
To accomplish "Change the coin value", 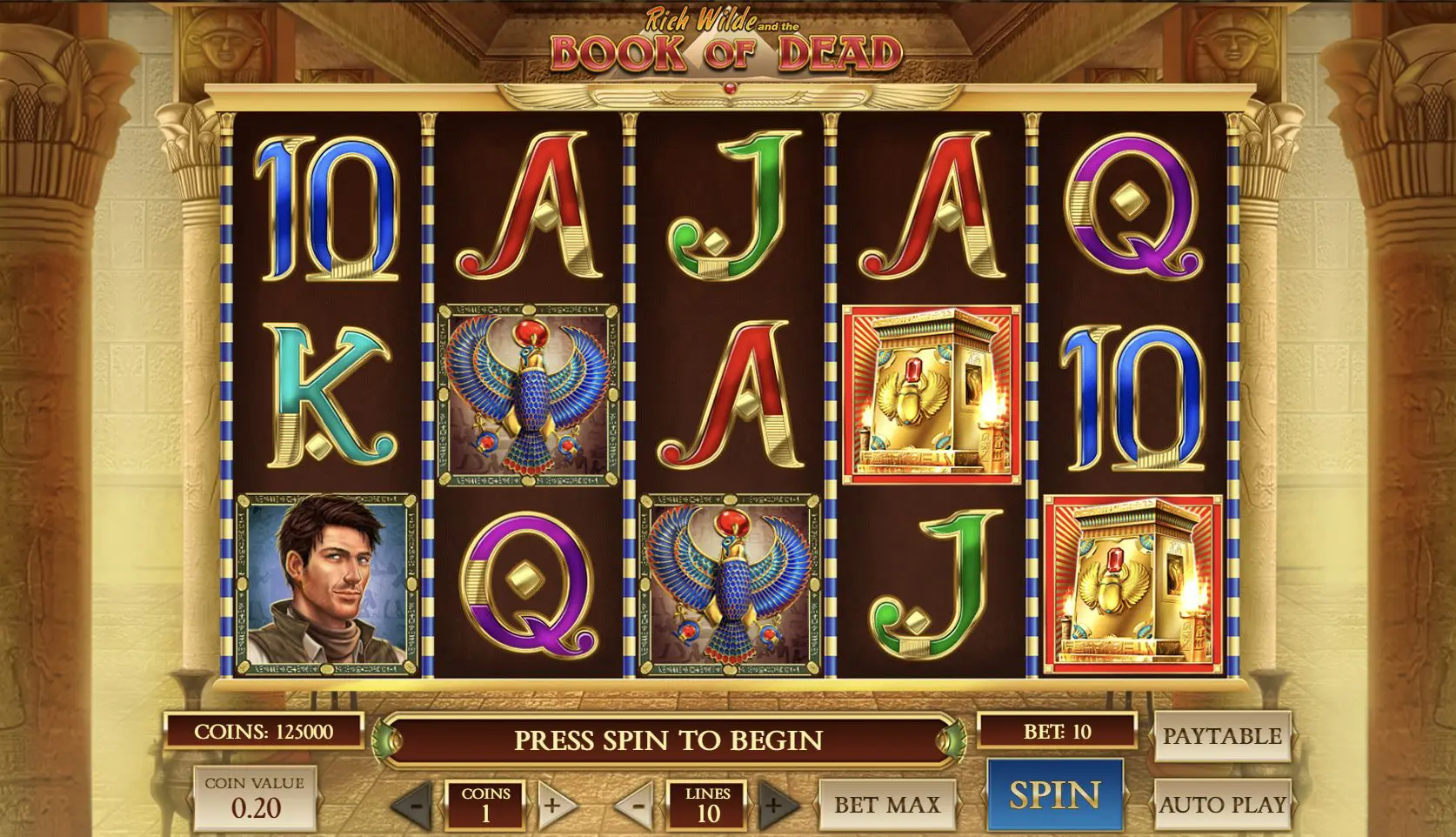I will pyautogui.click(x=255, y=799).
